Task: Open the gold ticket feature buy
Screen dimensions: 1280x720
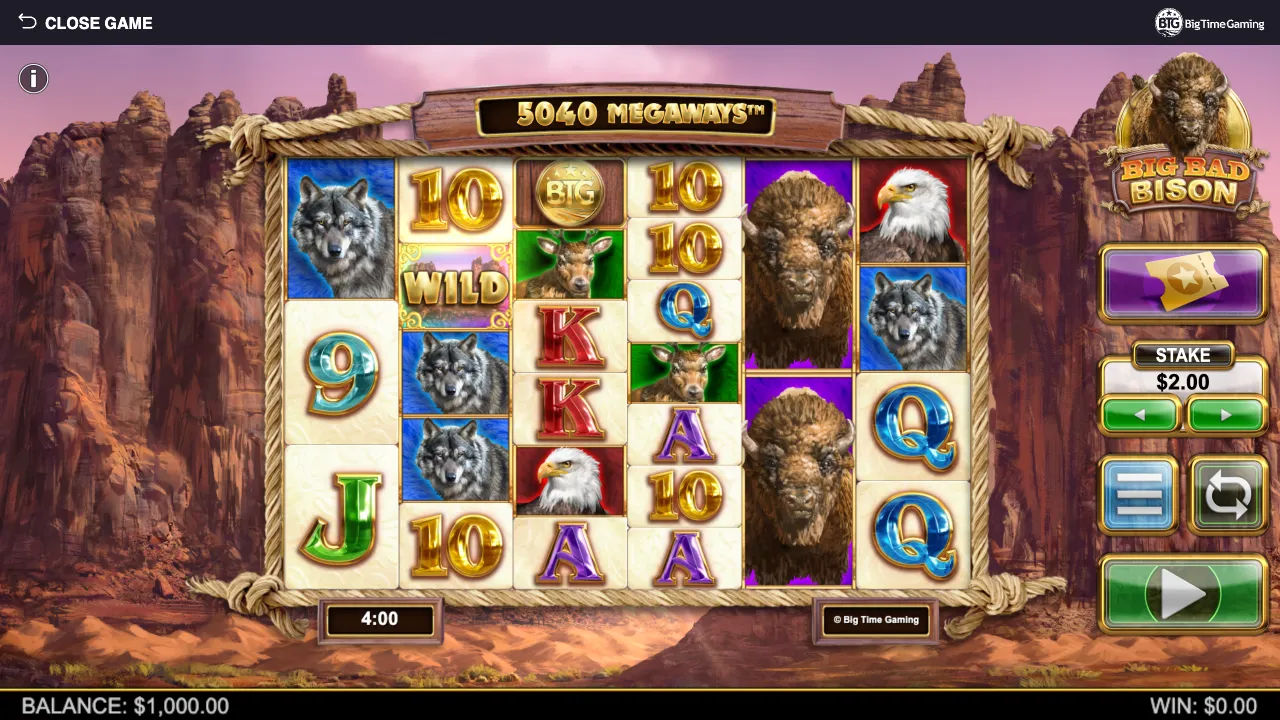Action: click(1183, 284)
